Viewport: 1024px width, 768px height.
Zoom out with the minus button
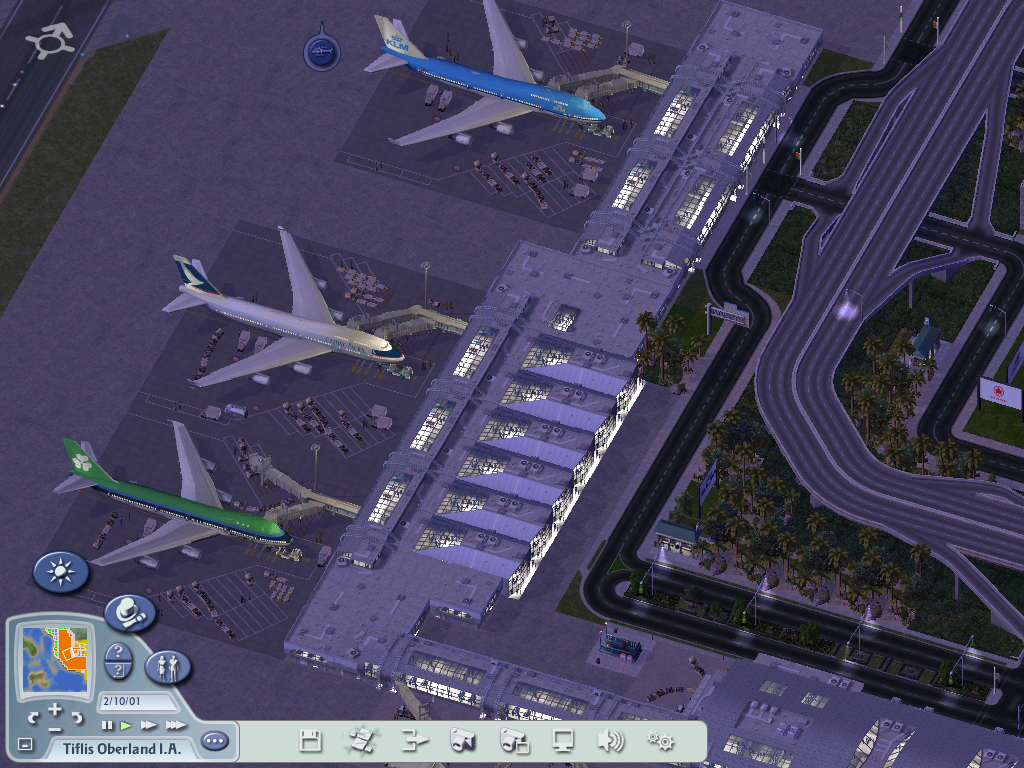55,729
